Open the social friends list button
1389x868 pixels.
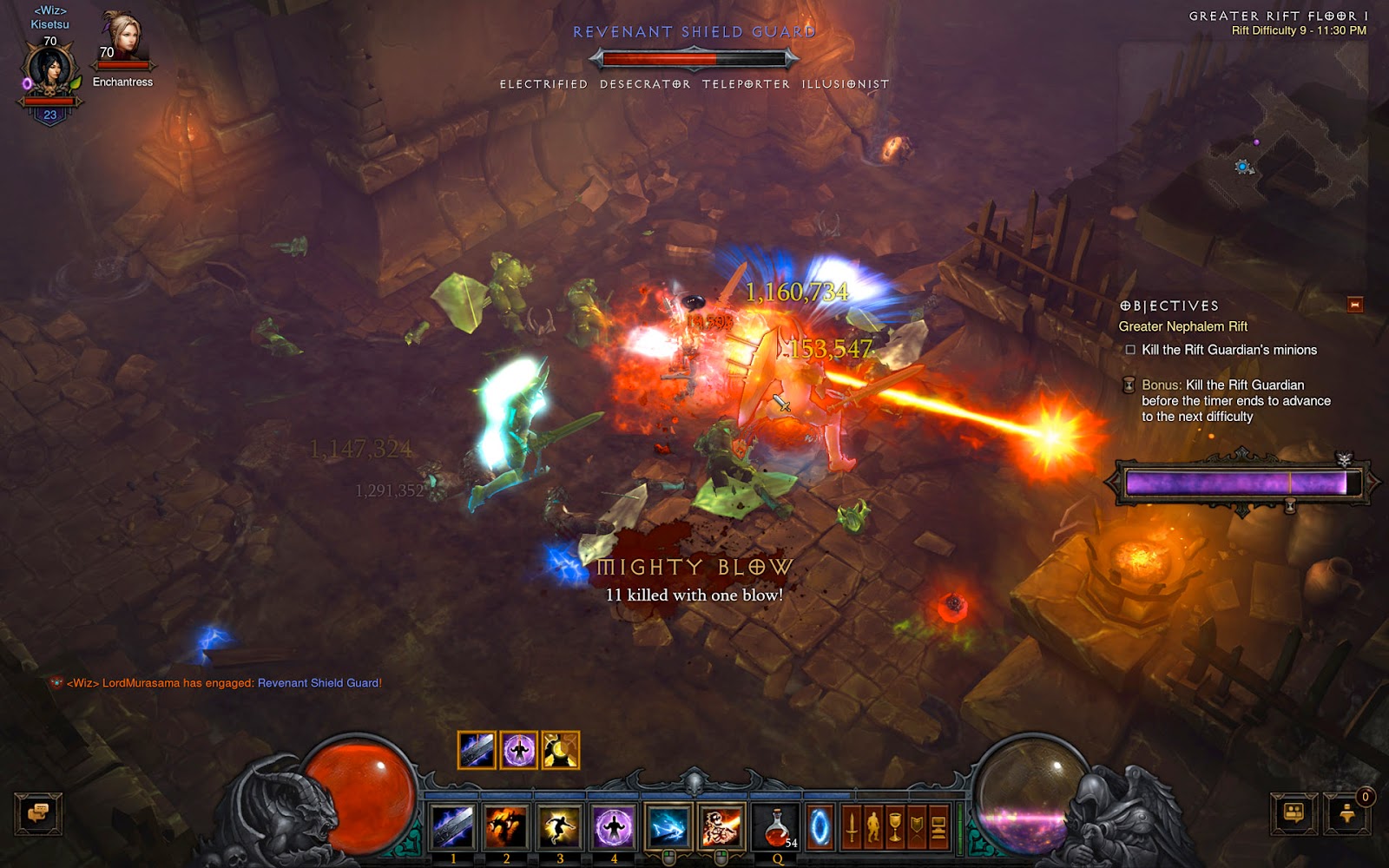point(1294,813)
